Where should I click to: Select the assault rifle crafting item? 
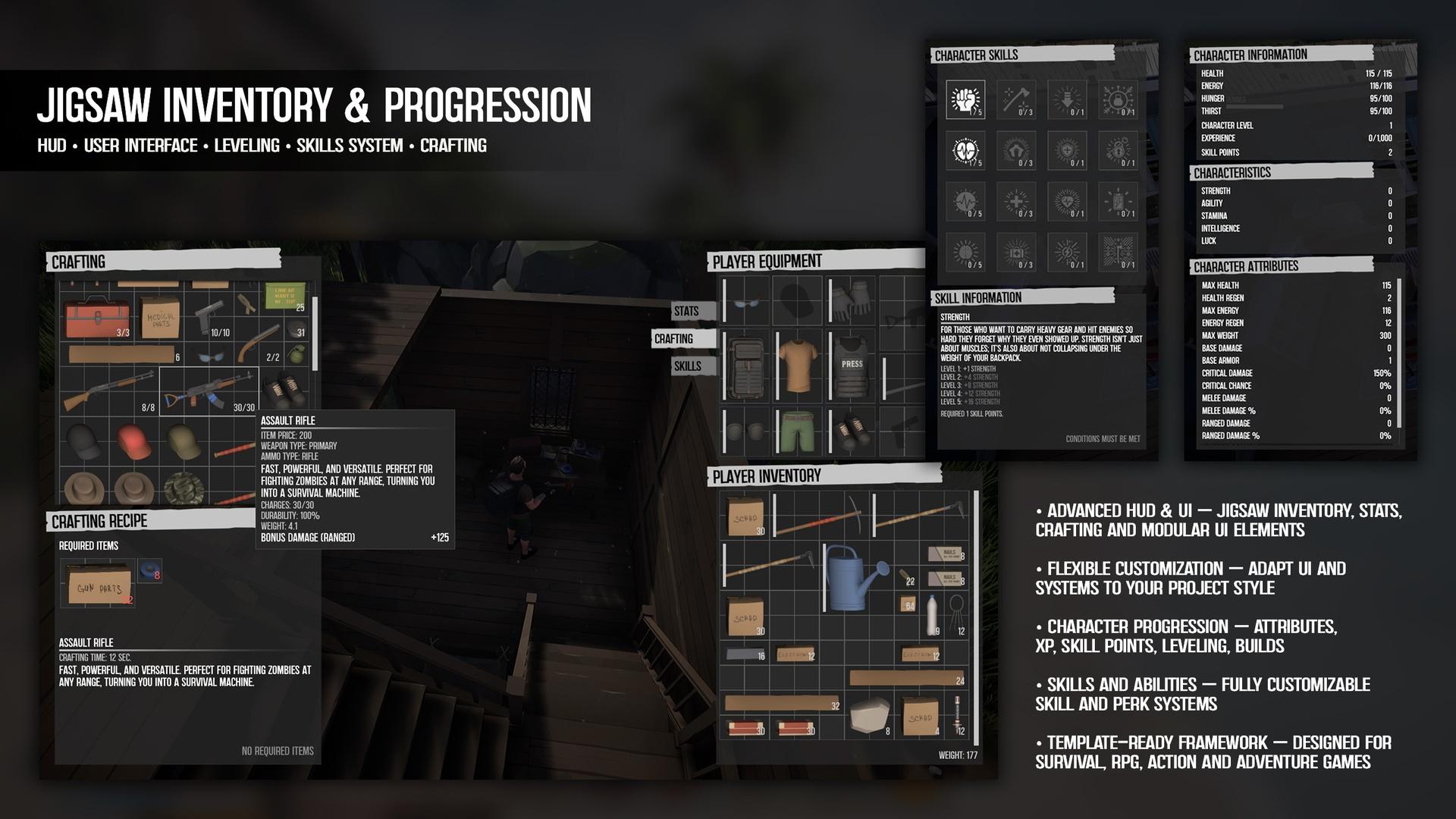click(209, 389)
